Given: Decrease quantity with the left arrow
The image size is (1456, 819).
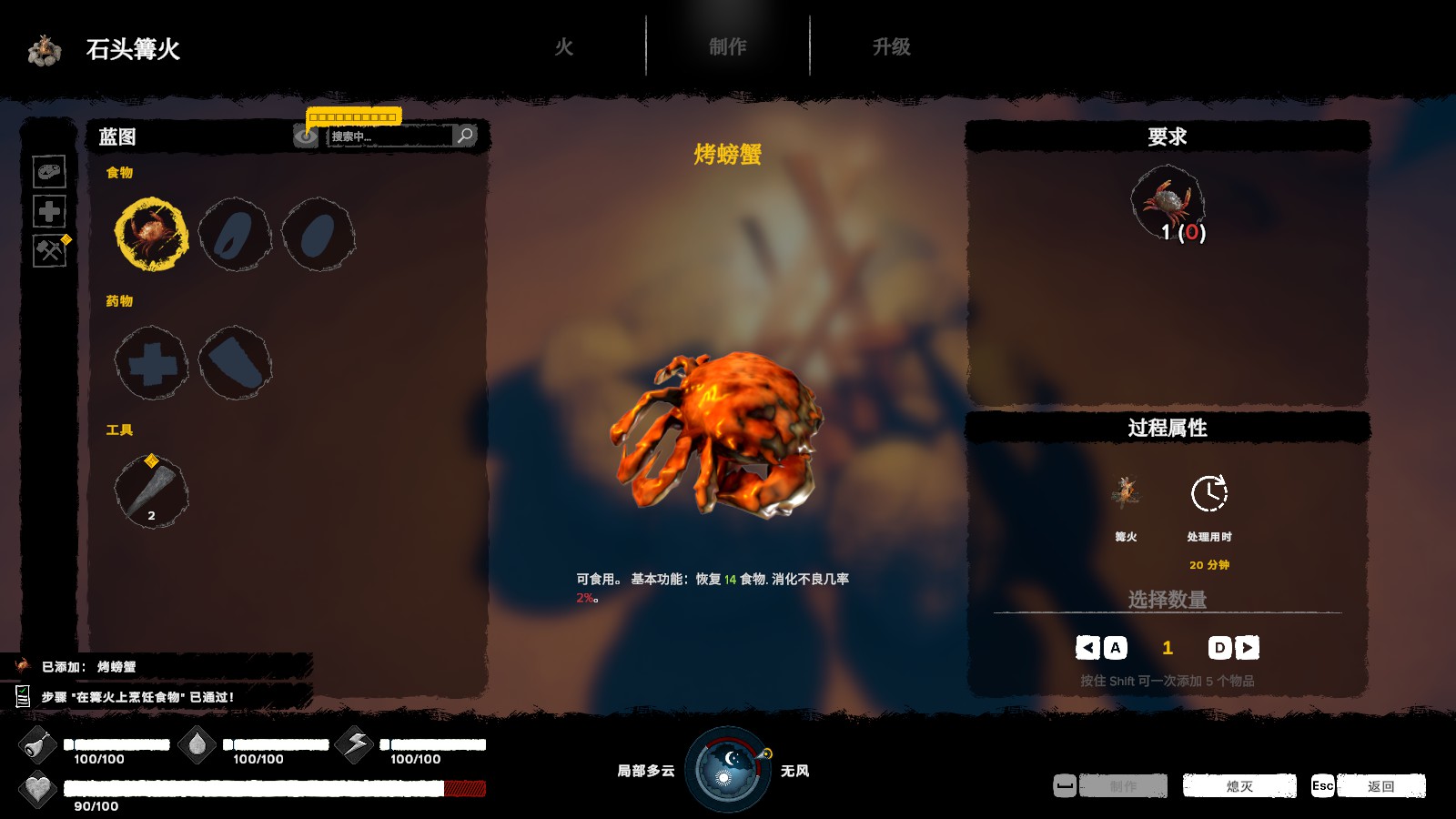Looking at the screenshot, I should (x=1087, y=647).
